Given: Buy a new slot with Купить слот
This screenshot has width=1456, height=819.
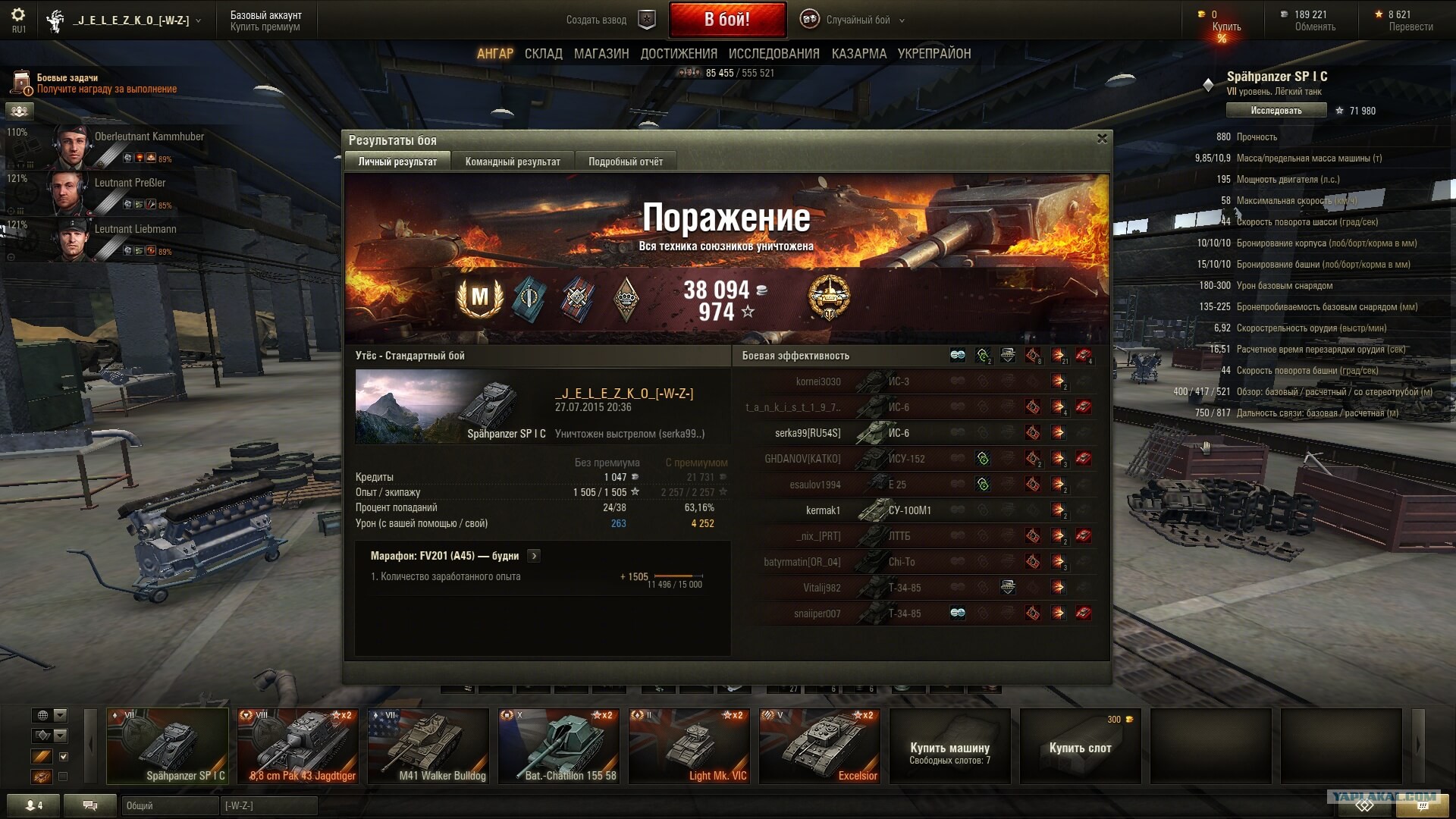Looking at the screenshot, I should (x=1080, y=748).
